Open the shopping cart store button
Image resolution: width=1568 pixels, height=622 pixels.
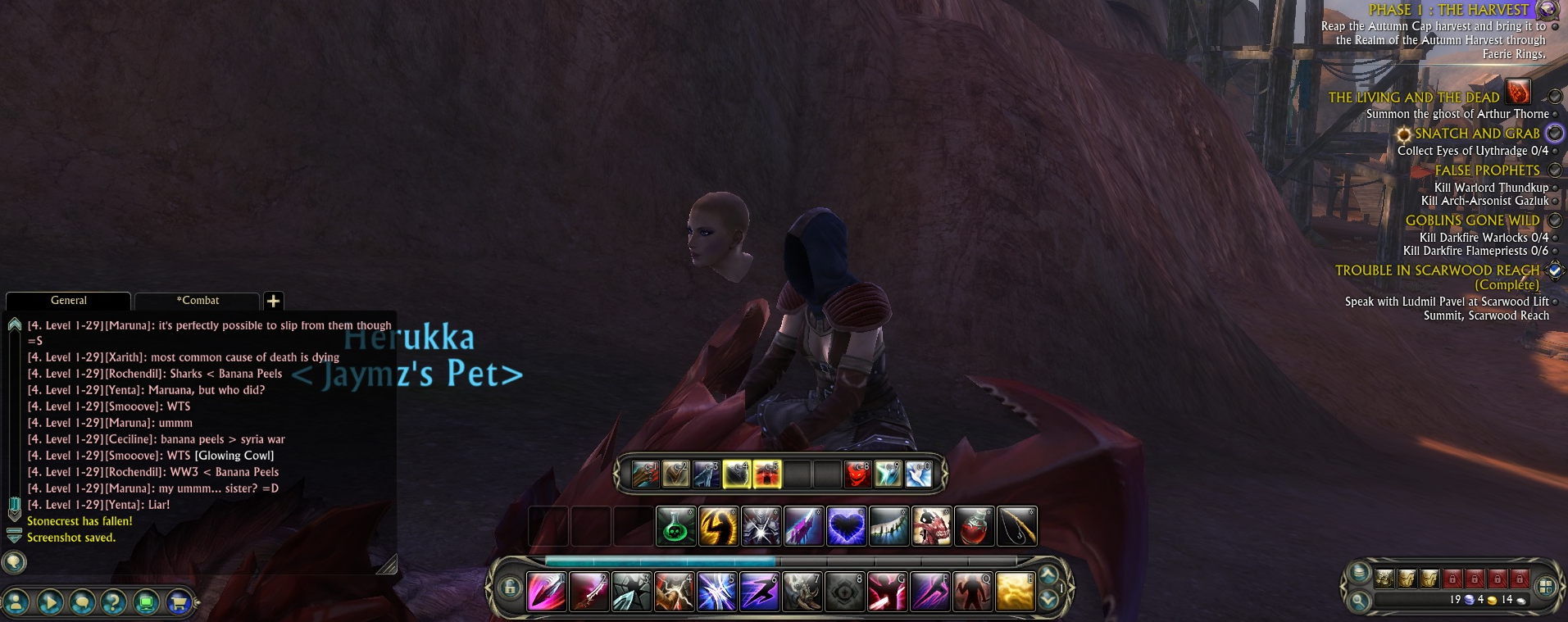178,603
